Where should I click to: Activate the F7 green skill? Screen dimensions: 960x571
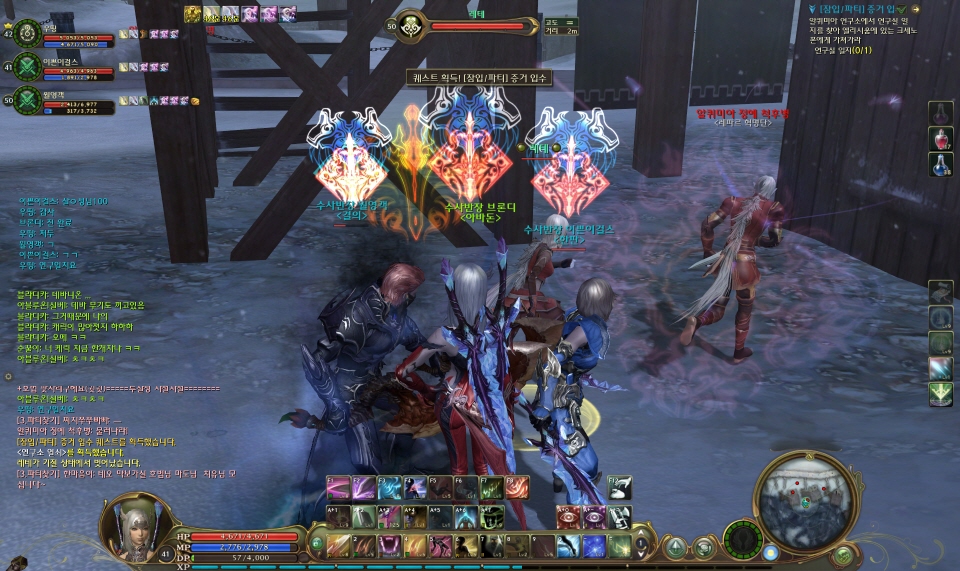(490, 488)
